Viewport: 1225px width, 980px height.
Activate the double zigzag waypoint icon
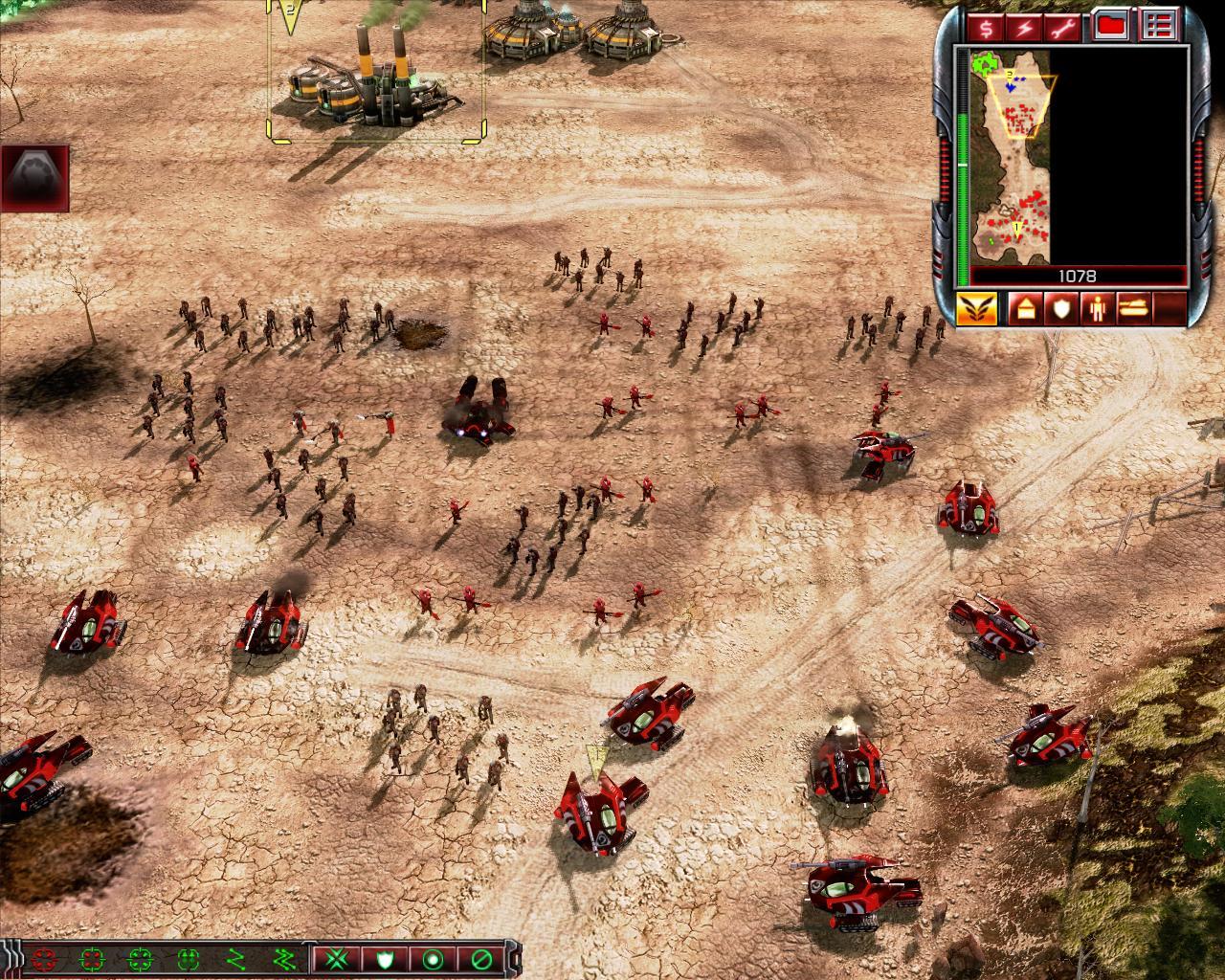283,958
